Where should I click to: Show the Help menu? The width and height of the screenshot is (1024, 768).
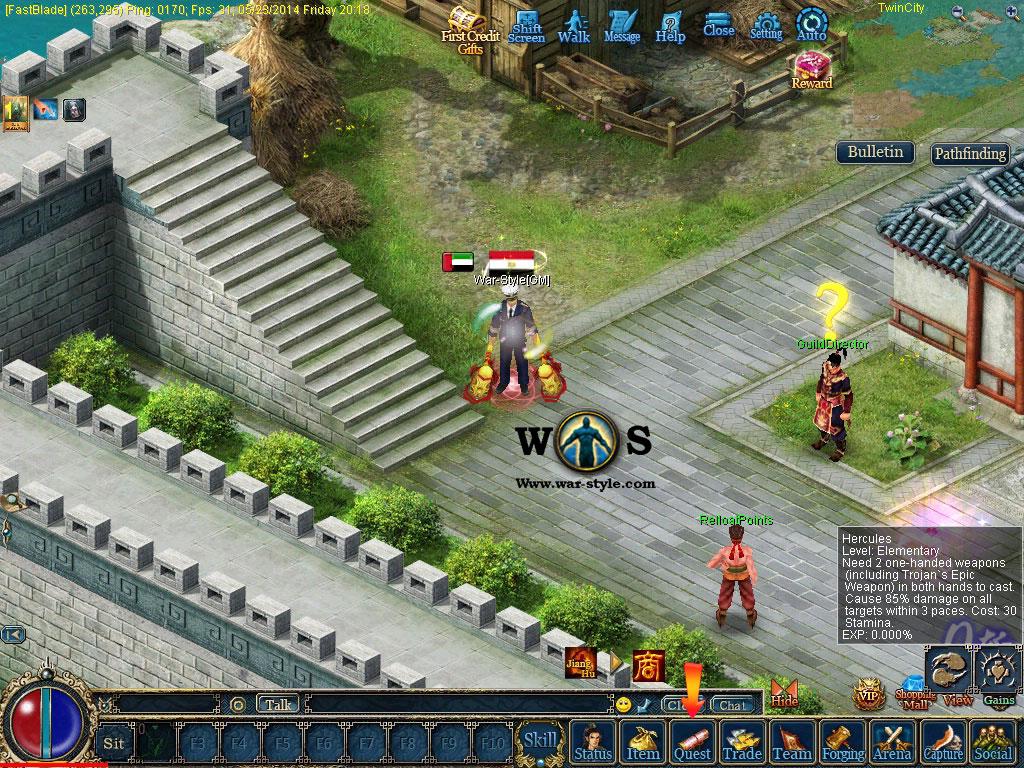point(670,26)
